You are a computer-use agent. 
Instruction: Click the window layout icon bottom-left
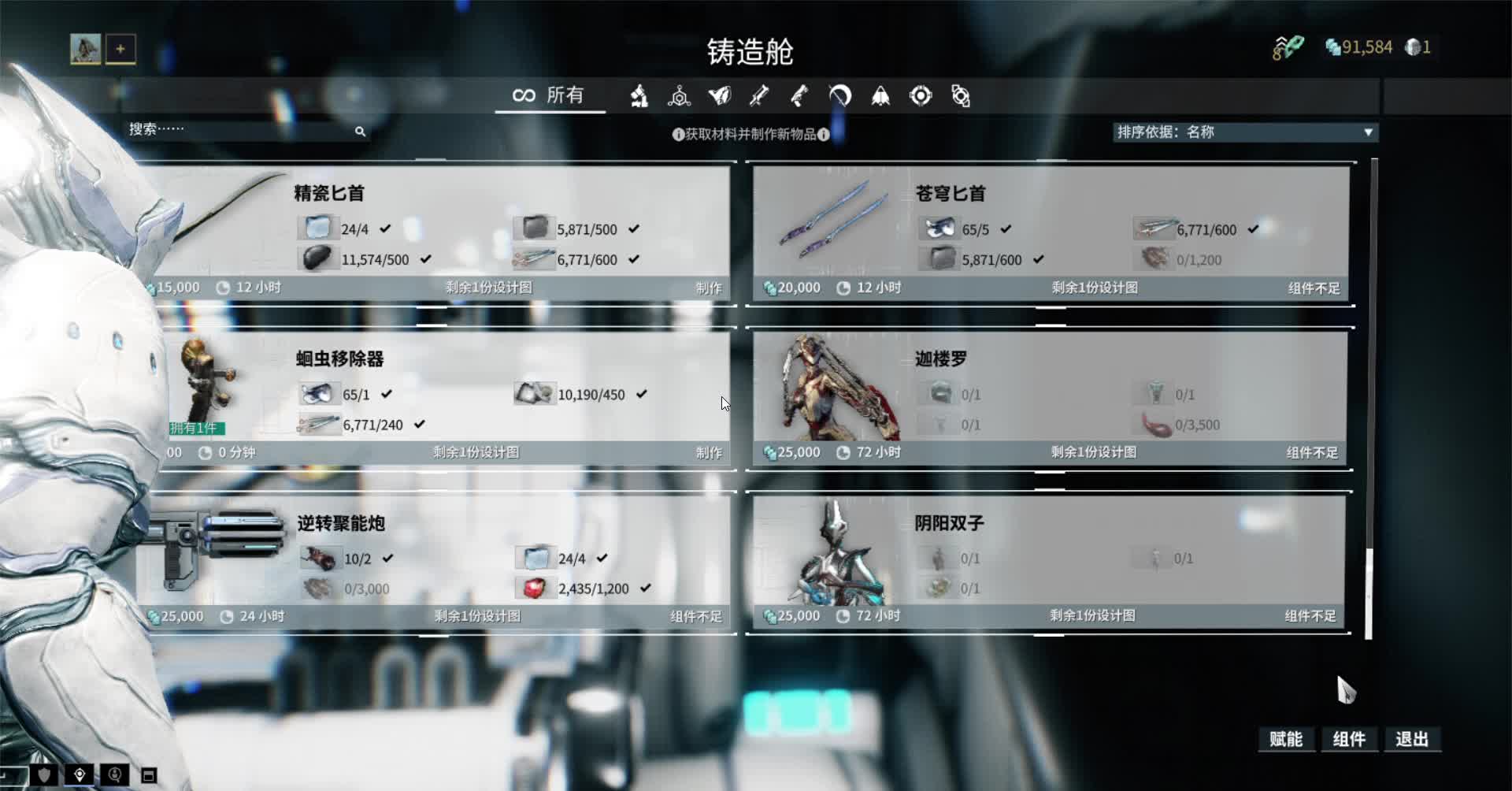click(x=150, y=776)
